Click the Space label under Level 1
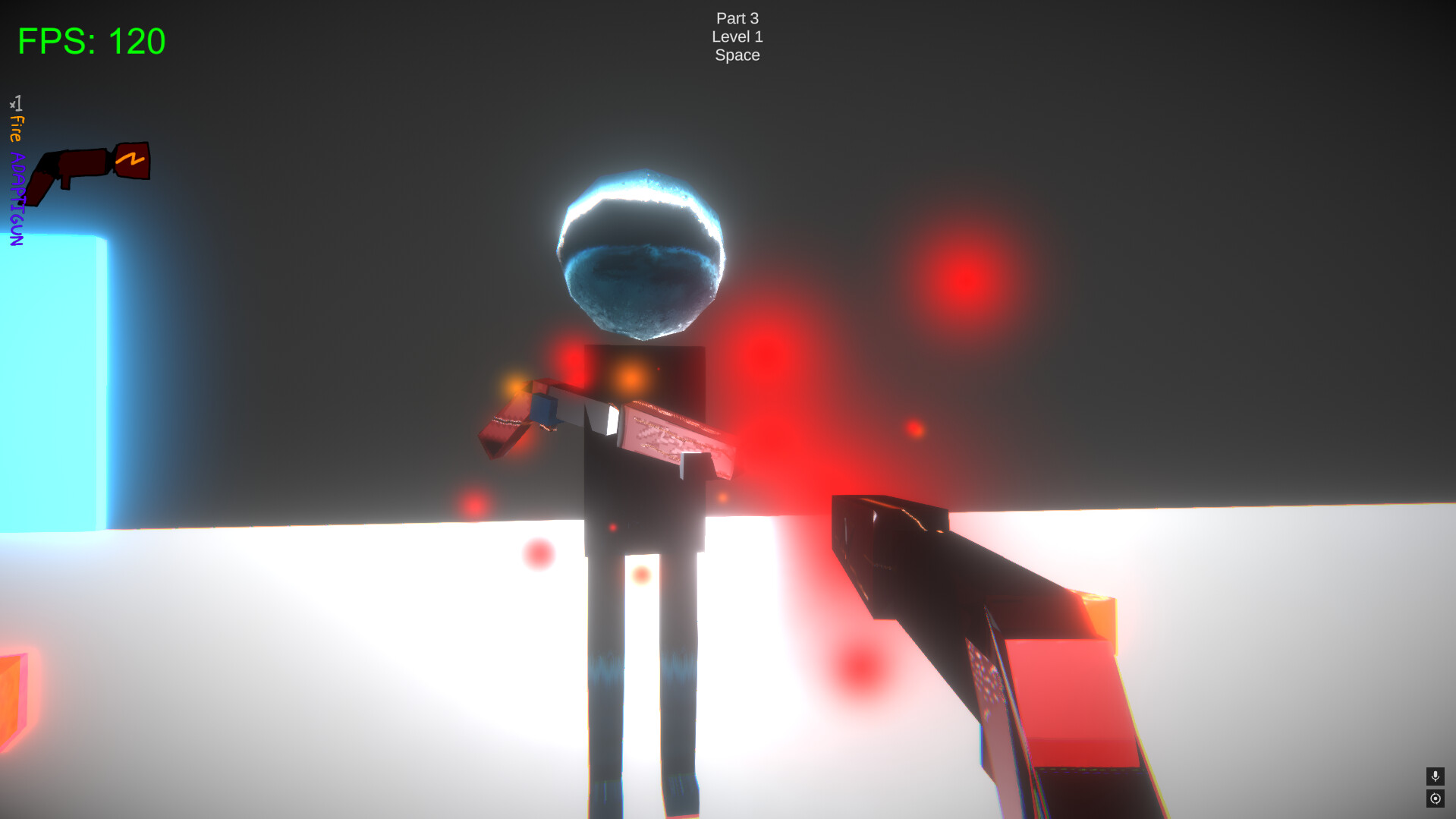This screenshot has width=1456, height=819. [x=737, y=54]
